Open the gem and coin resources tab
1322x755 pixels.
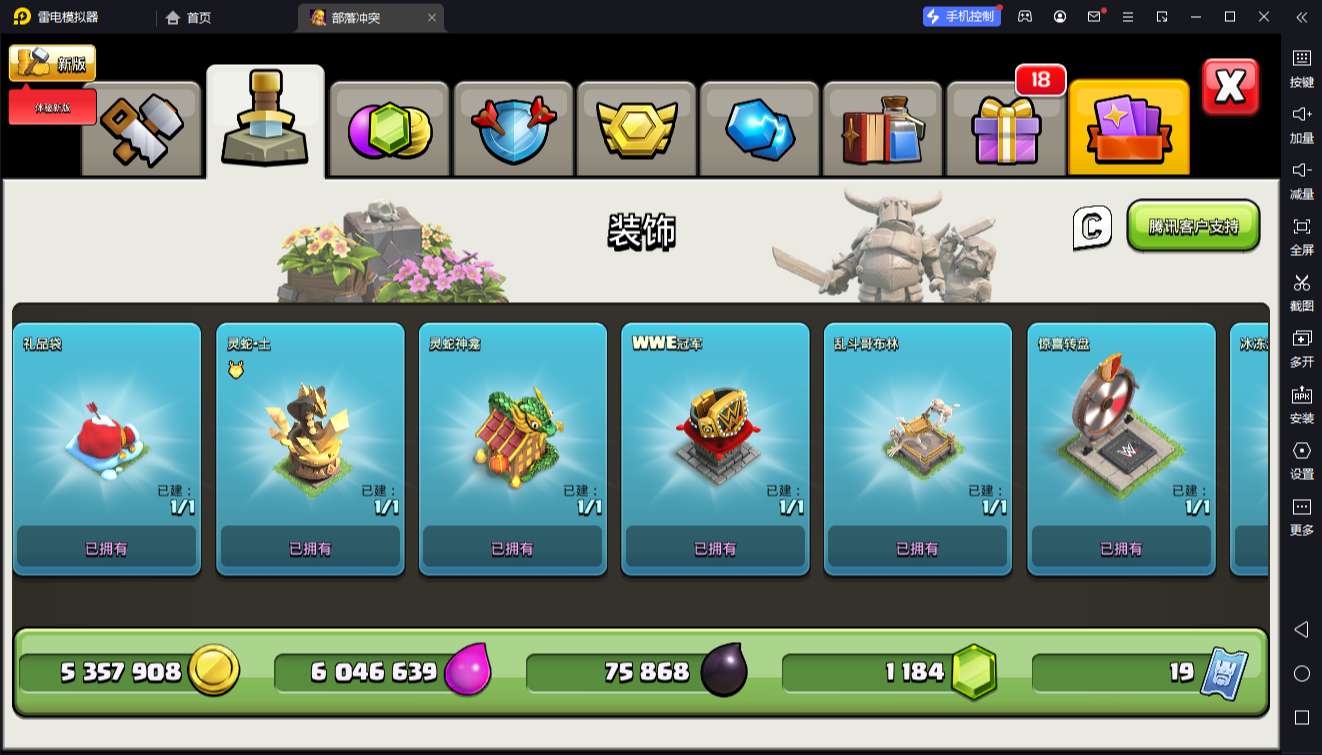pos(389,130)
